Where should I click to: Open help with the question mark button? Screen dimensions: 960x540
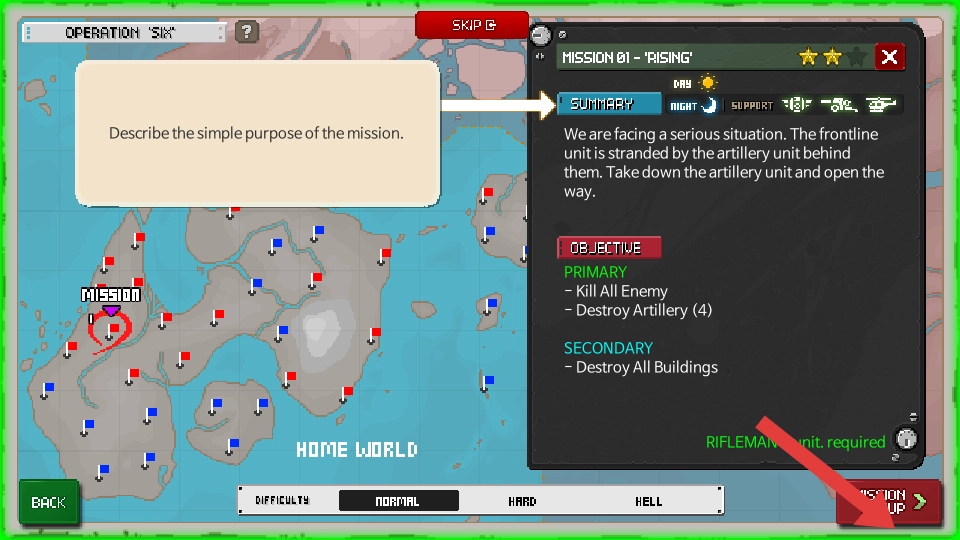coord(247,32)
